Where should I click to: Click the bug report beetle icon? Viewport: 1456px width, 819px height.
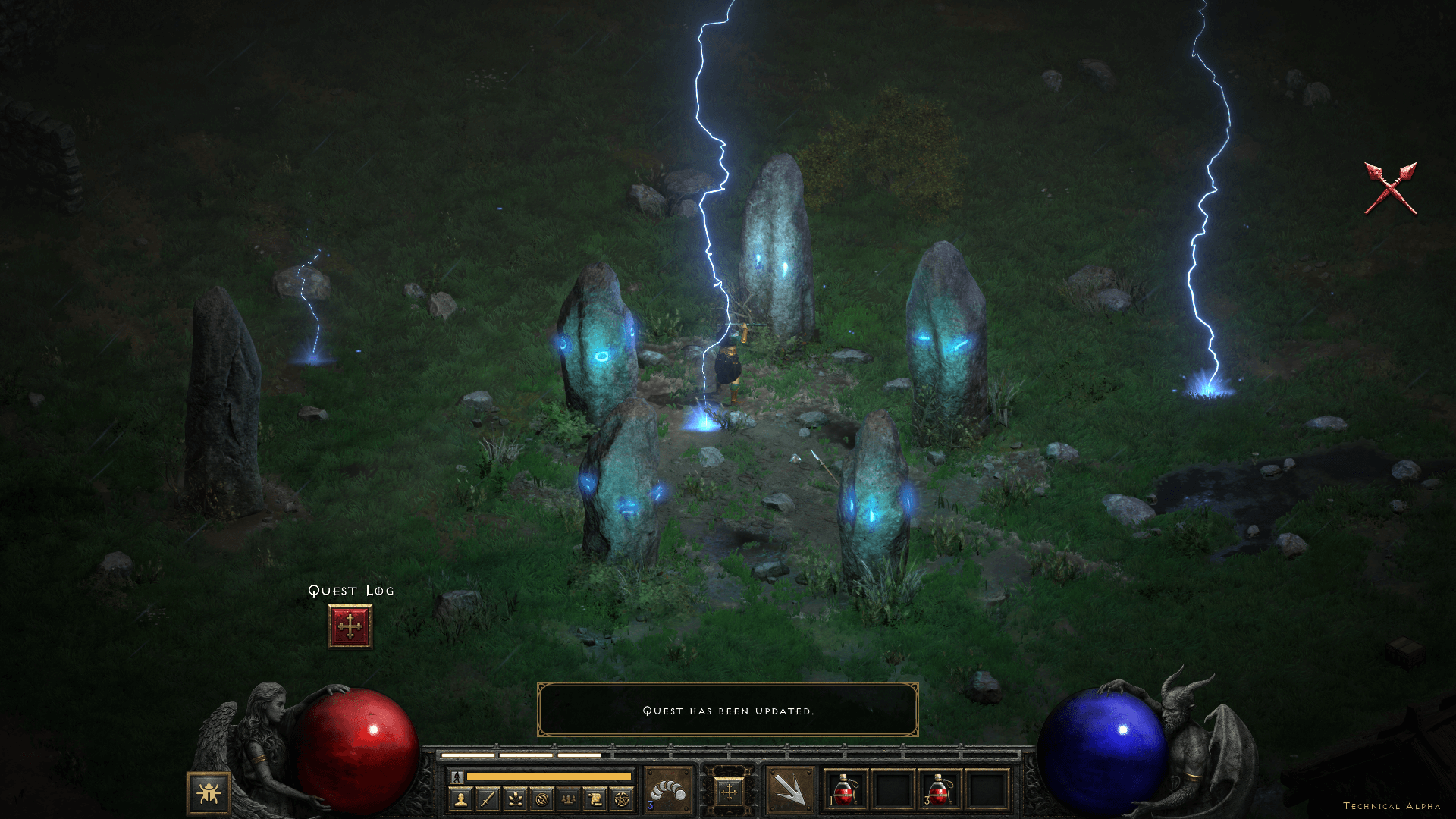[209, 793]
